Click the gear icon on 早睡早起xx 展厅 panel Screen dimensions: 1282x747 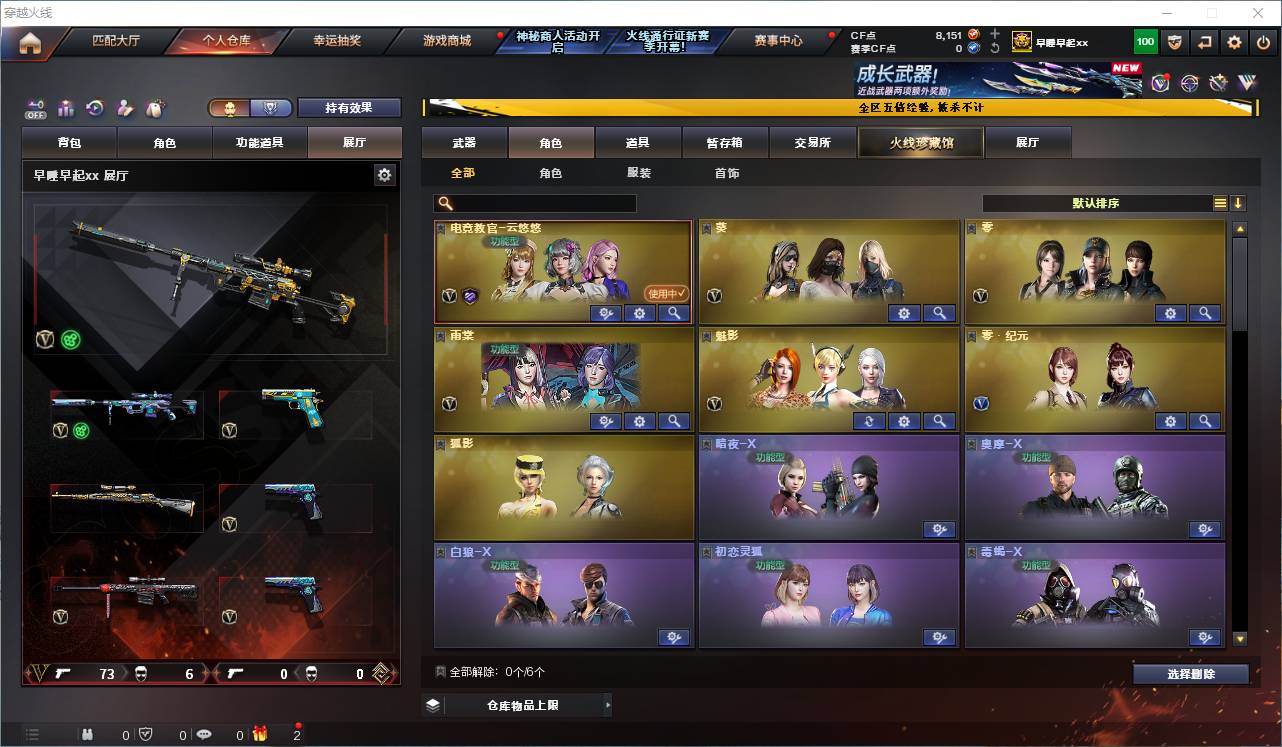click(385, 174)
